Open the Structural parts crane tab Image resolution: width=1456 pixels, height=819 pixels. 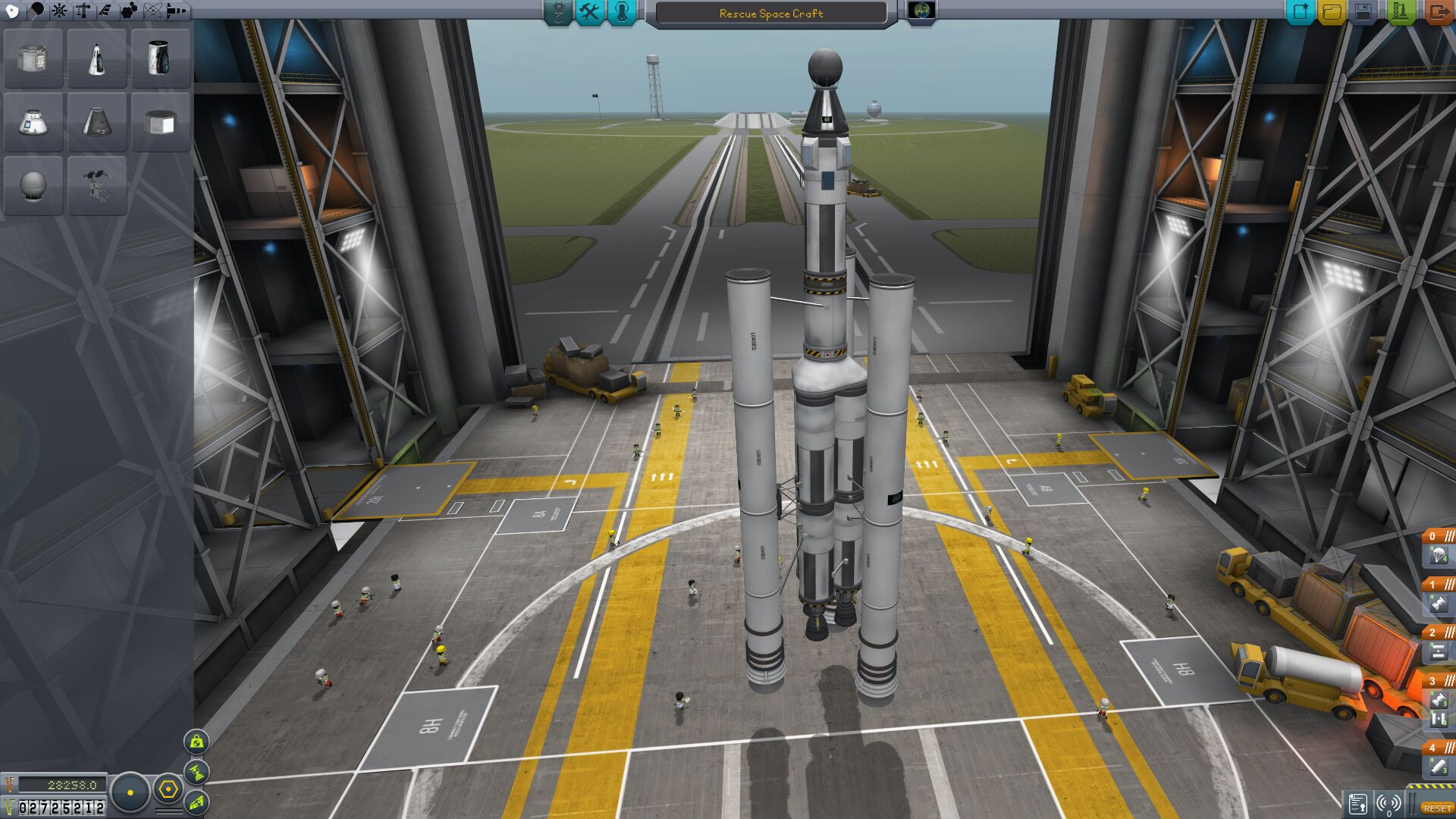(x=83, y=11)
